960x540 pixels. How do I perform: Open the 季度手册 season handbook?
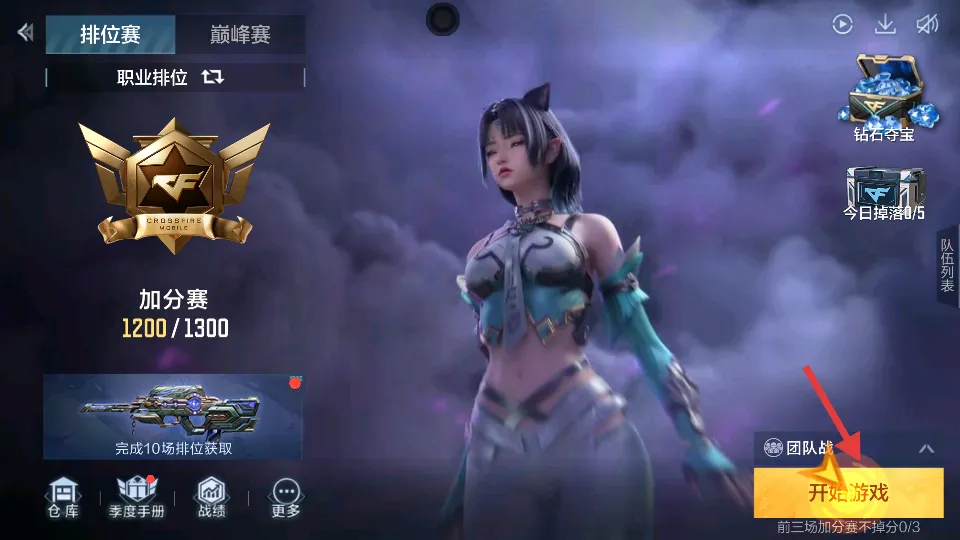136,497
